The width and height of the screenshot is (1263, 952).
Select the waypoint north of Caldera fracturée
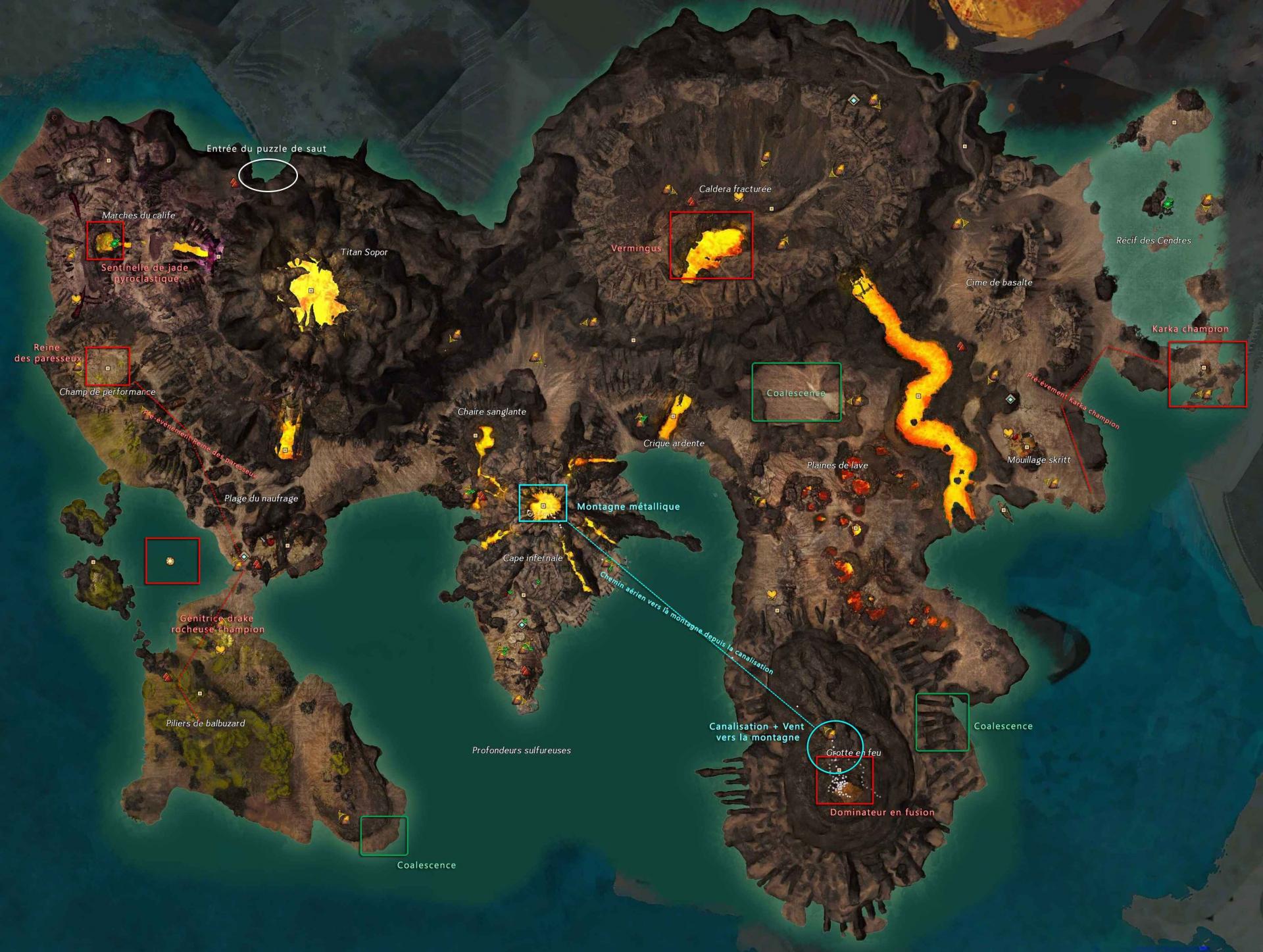coord(853,100)
